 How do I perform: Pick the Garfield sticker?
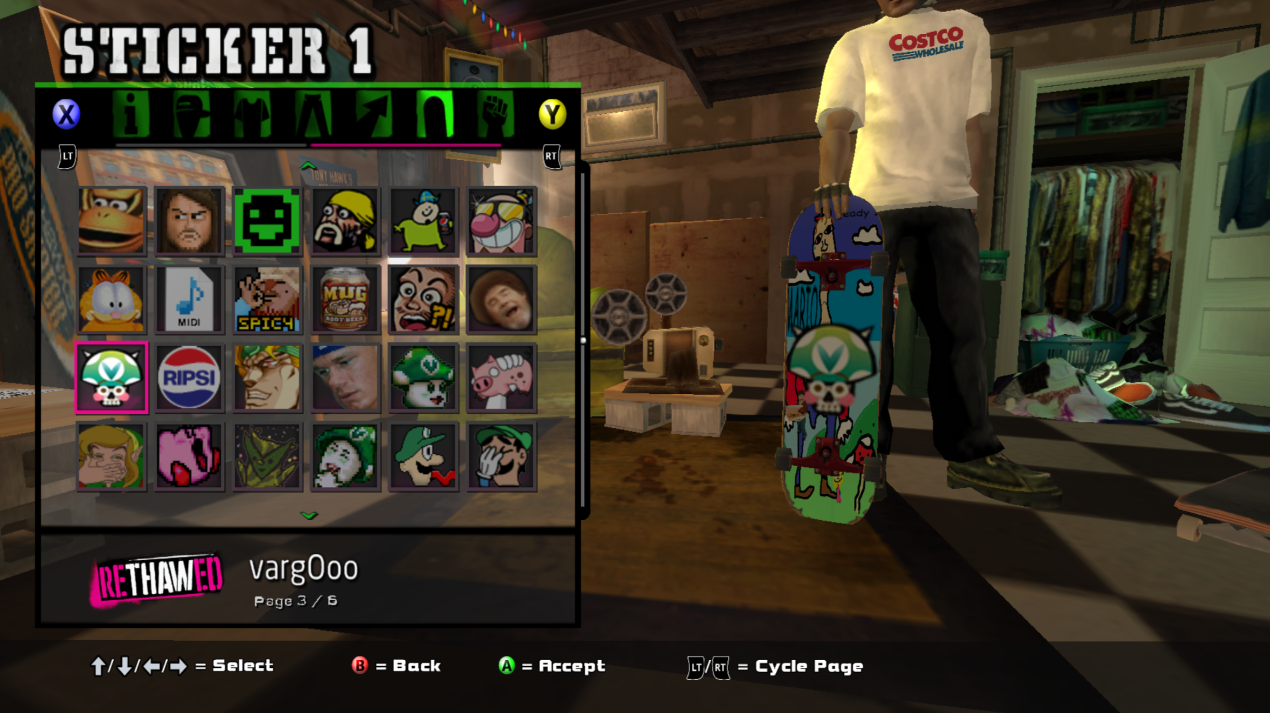112,299
